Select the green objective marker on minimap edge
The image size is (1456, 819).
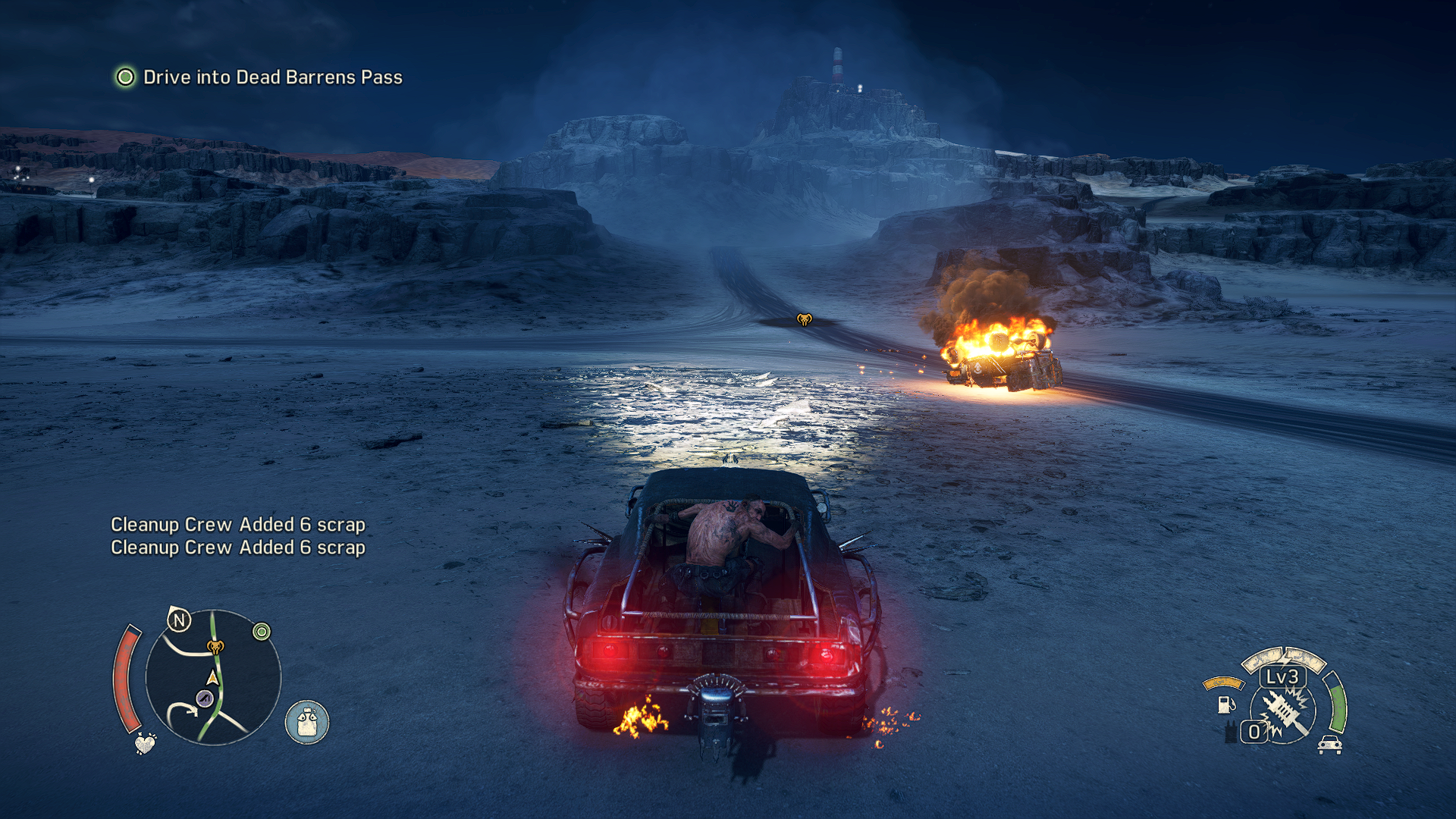coord(262,632)
